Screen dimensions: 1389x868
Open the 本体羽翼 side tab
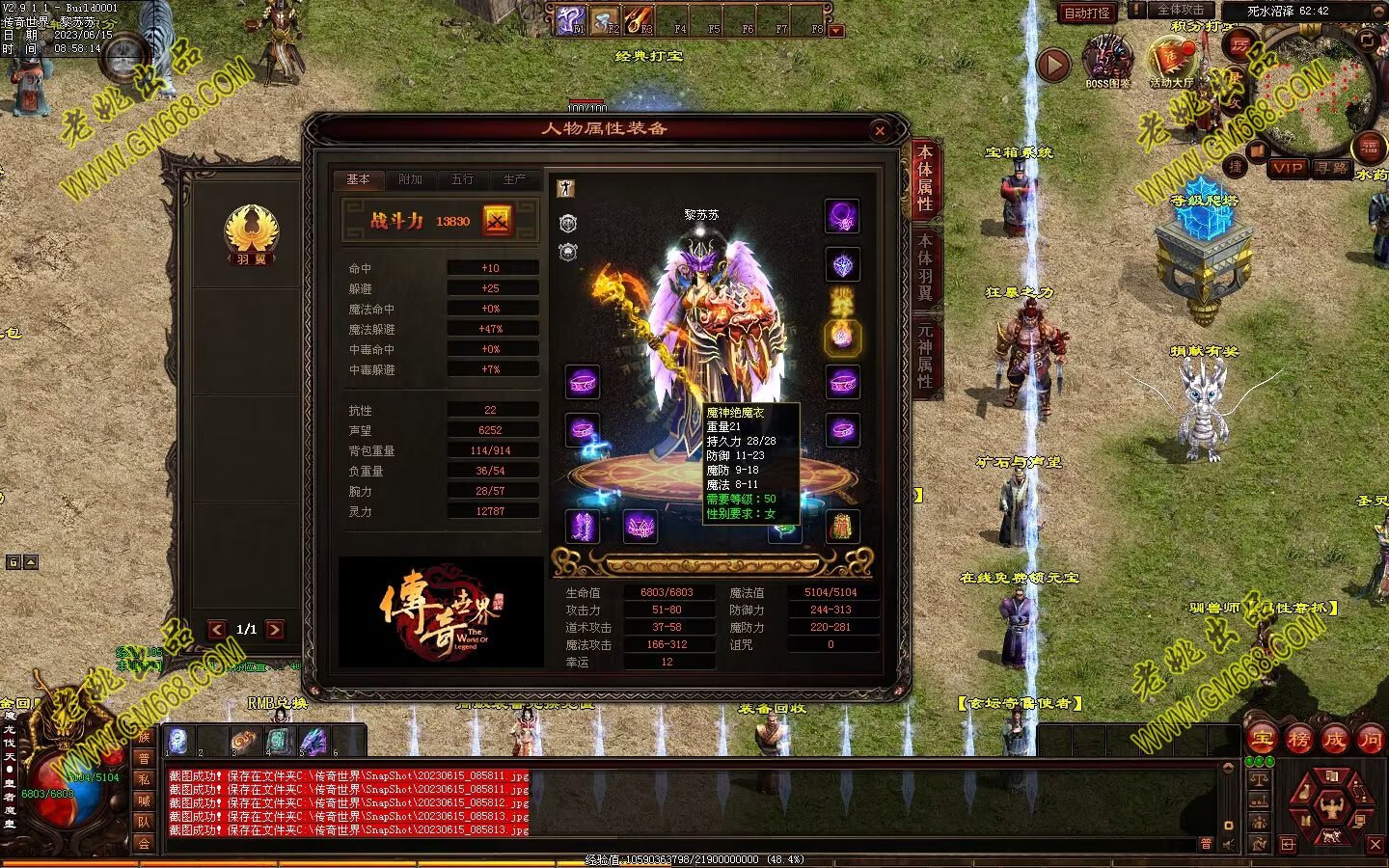click(925, 266)
